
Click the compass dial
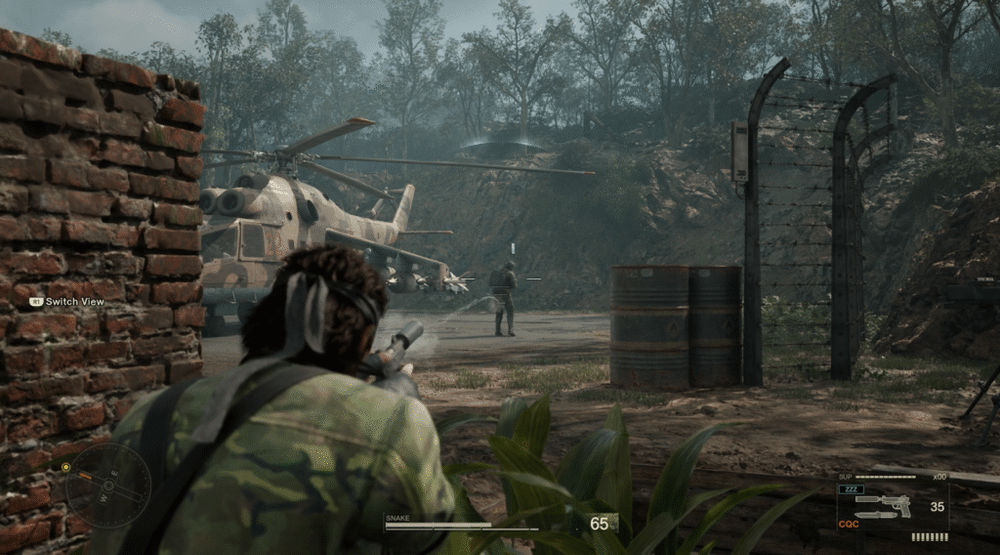(x=108, y=486)
